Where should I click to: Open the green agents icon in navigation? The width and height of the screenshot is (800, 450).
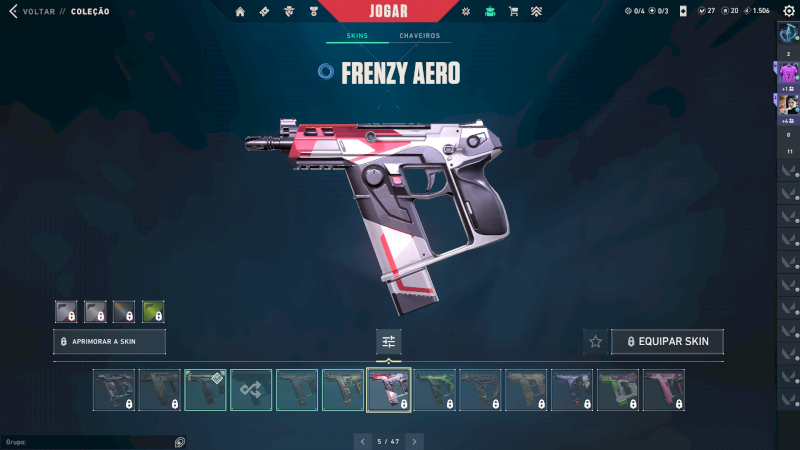489,11
